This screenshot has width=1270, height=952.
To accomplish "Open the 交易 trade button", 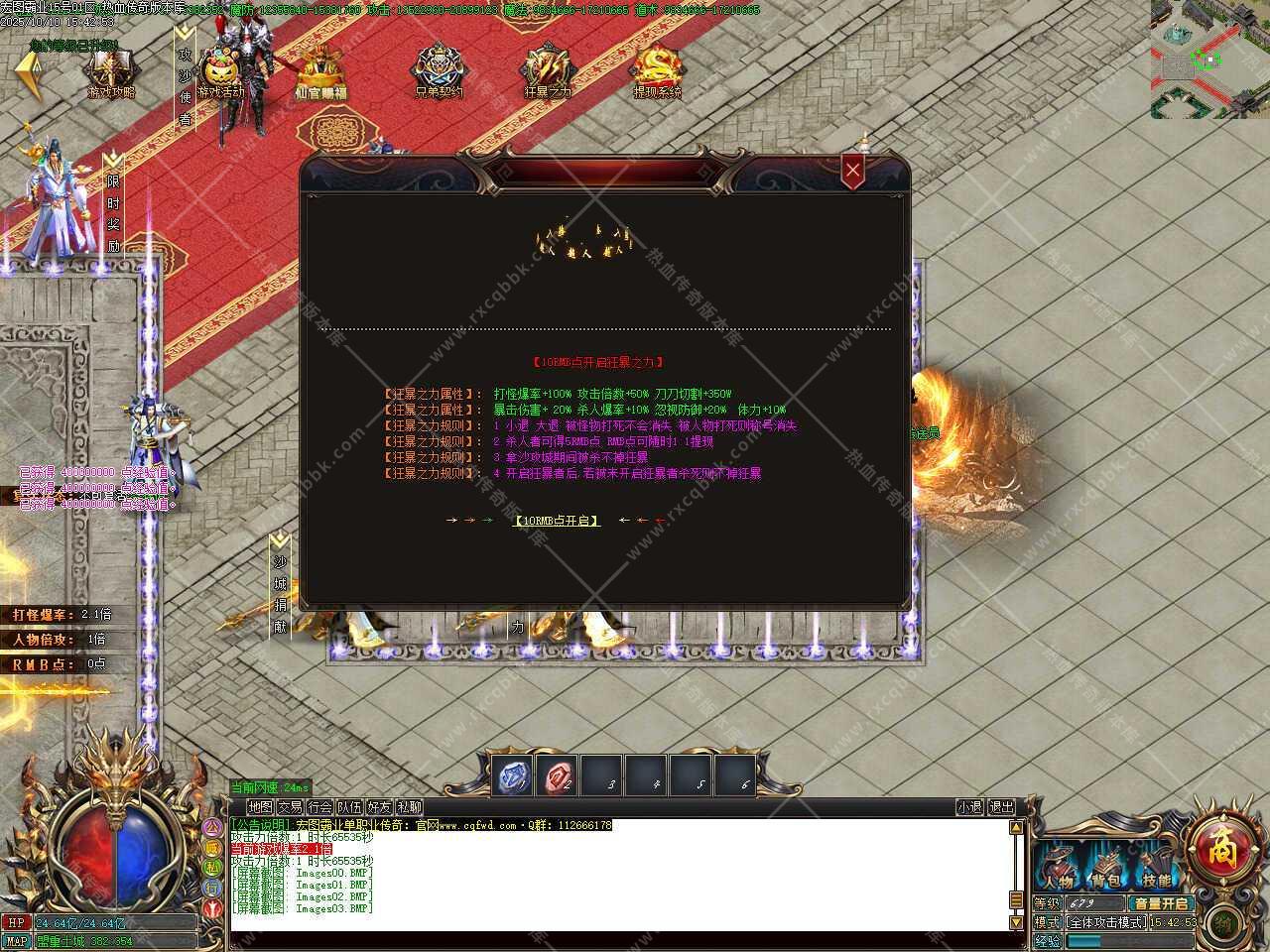I will click(x=290, y=807).
